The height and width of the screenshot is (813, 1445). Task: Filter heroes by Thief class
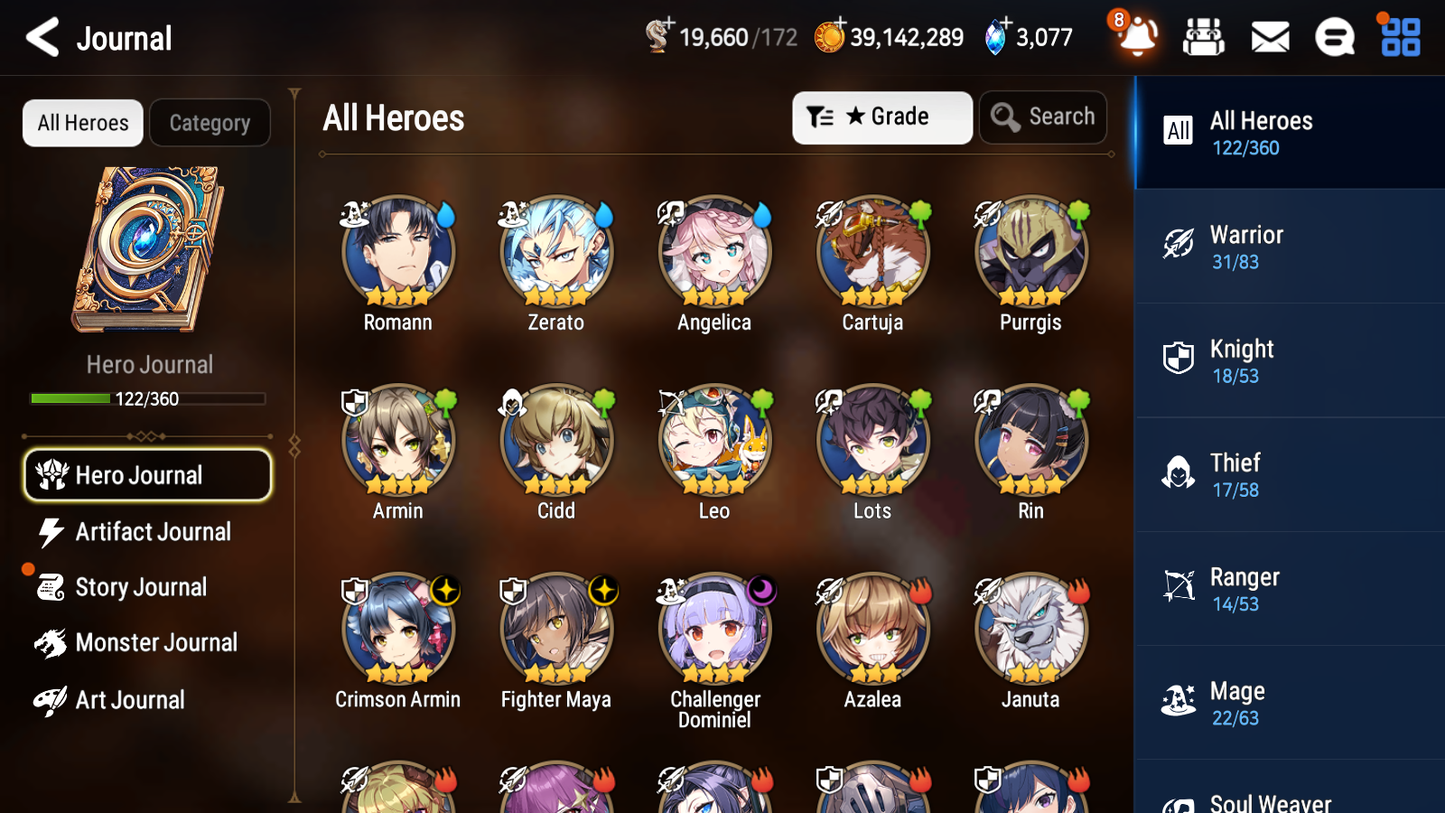tap(1289, 474)
